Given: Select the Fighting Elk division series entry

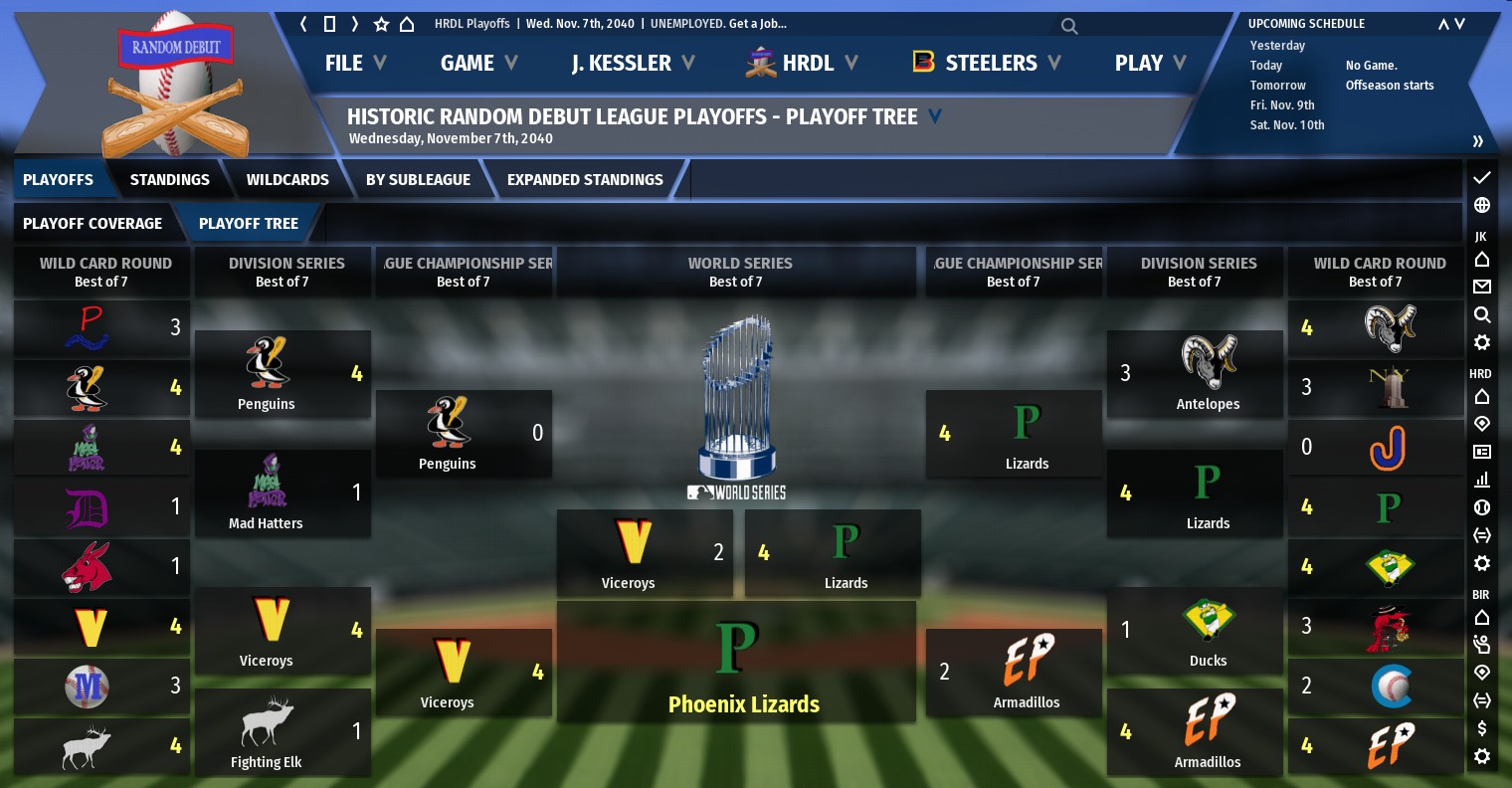Looking at the screenshot, I should pyautogui.click(x=283, y=732).
